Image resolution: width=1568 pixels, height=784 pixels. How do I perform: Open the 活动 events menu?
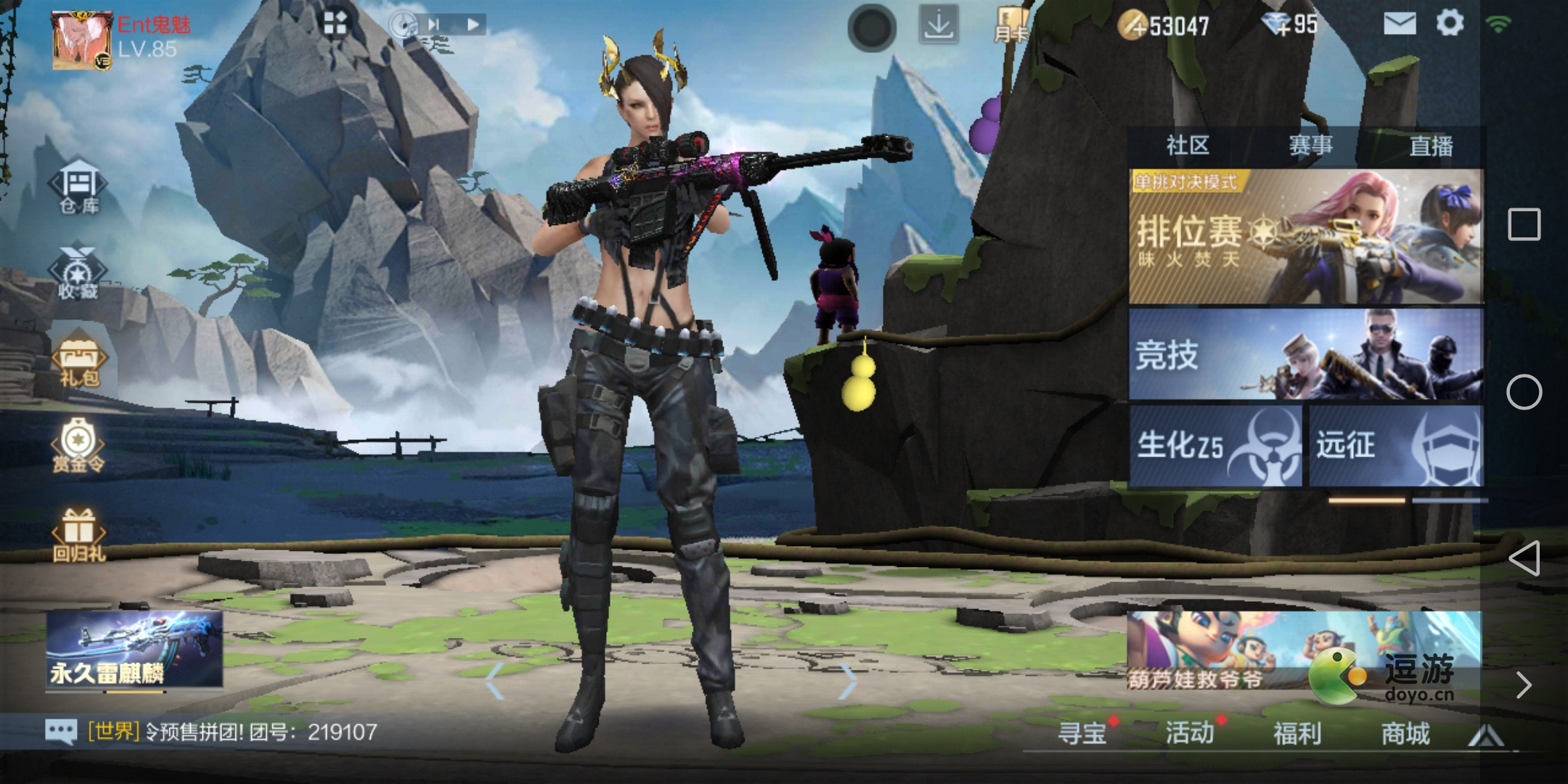(1190, 733)
